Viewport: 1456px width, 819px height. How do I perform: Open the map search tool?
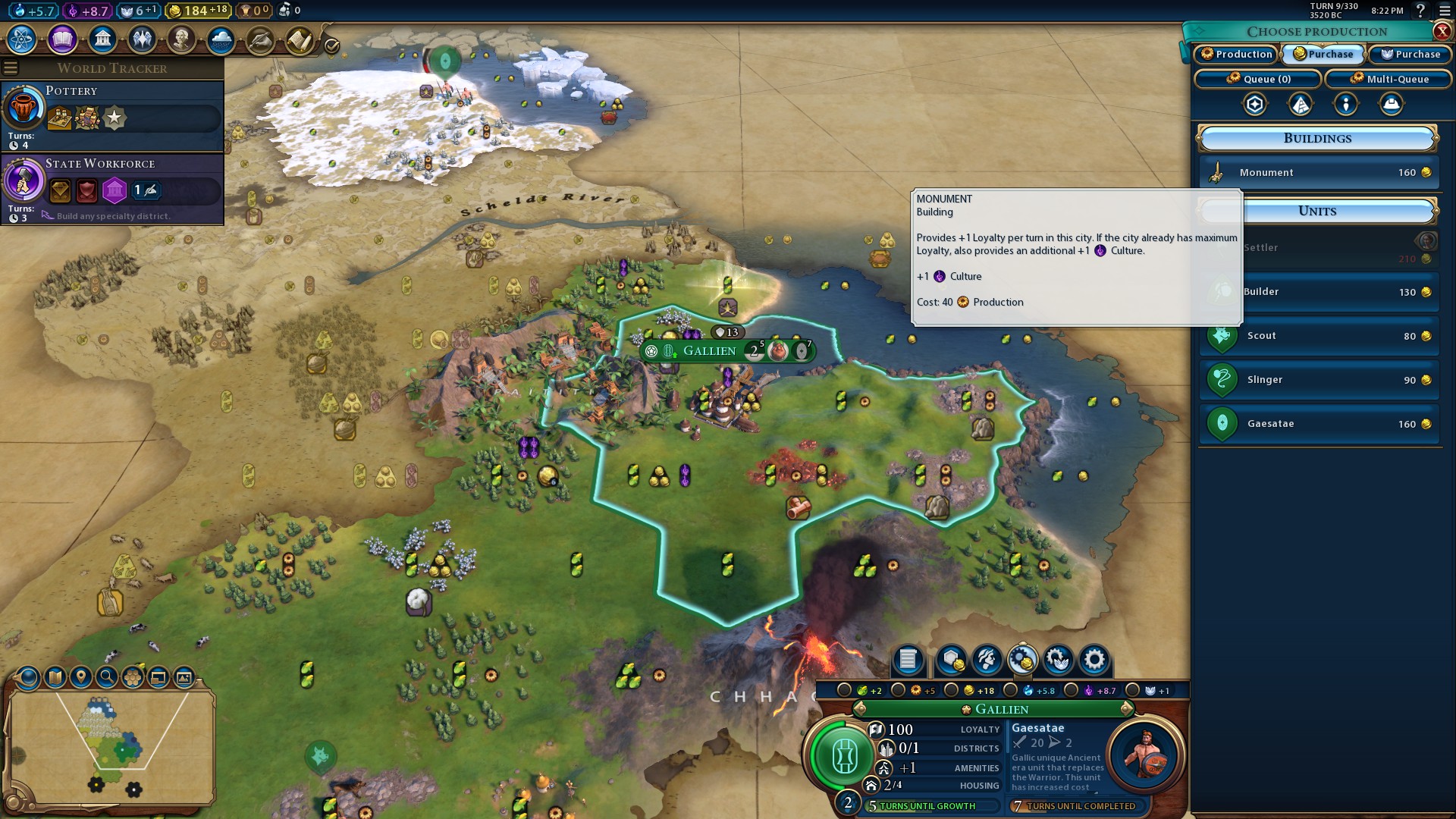click(107, 676)
